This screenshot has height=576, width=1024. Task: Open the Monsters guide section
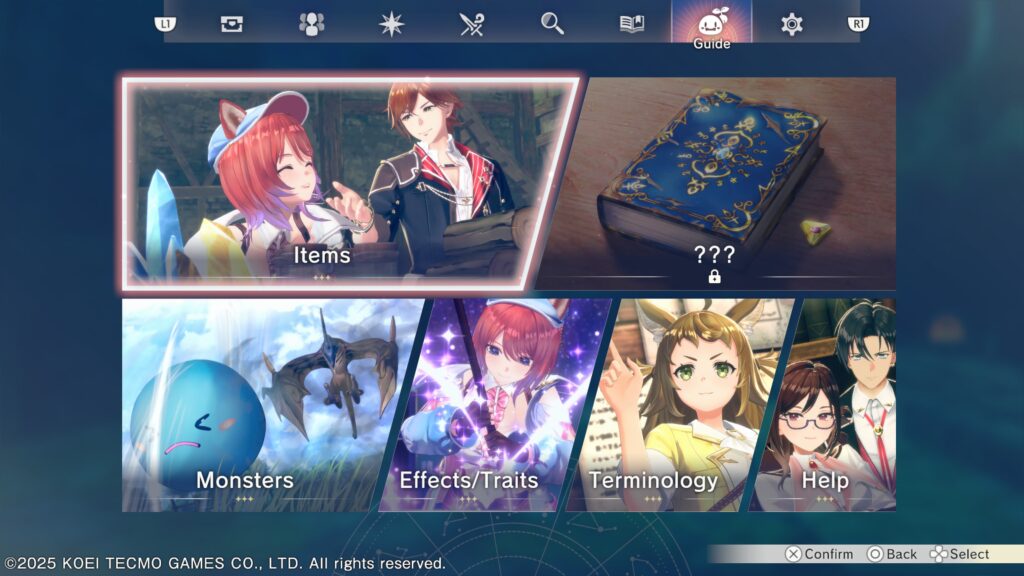tap(260, 405)
